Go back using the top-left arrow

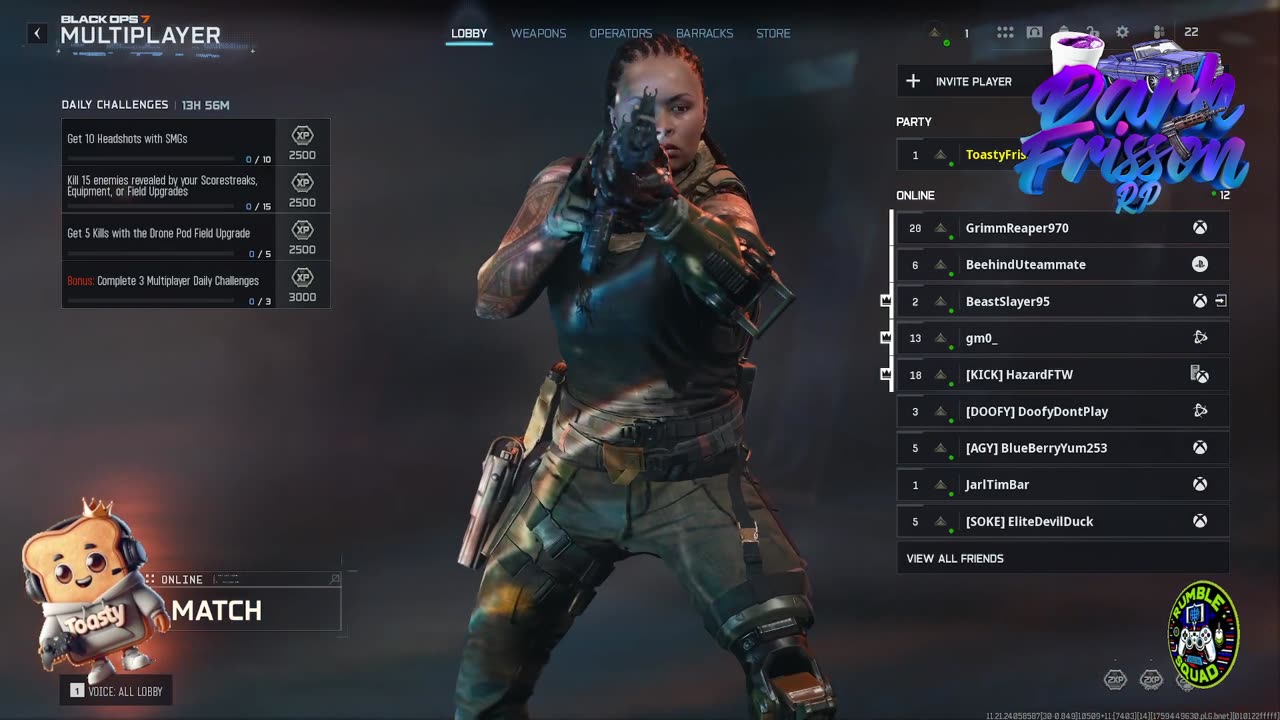(37, 34)
